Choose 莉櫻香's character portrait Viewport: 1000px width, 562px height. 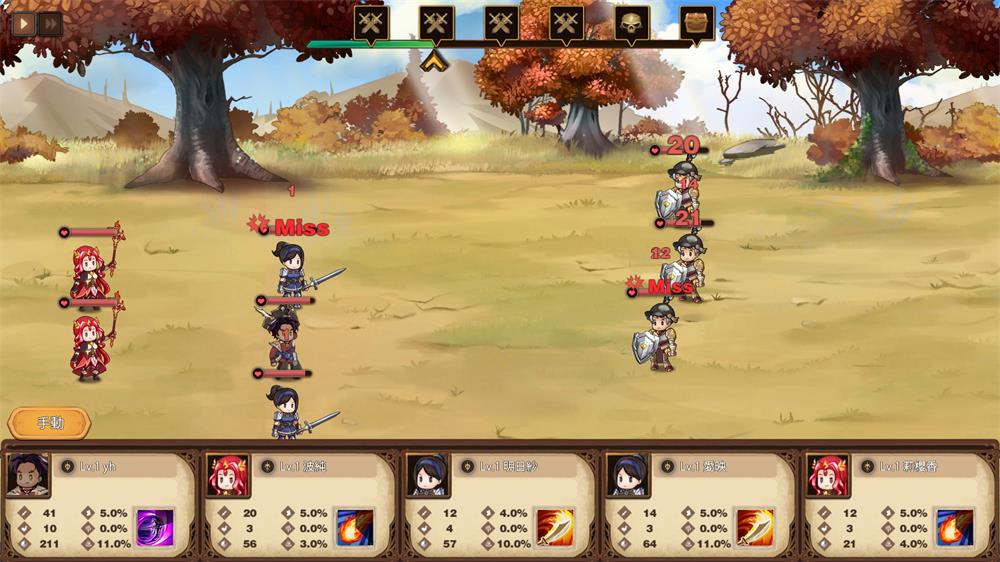point(828,474)
